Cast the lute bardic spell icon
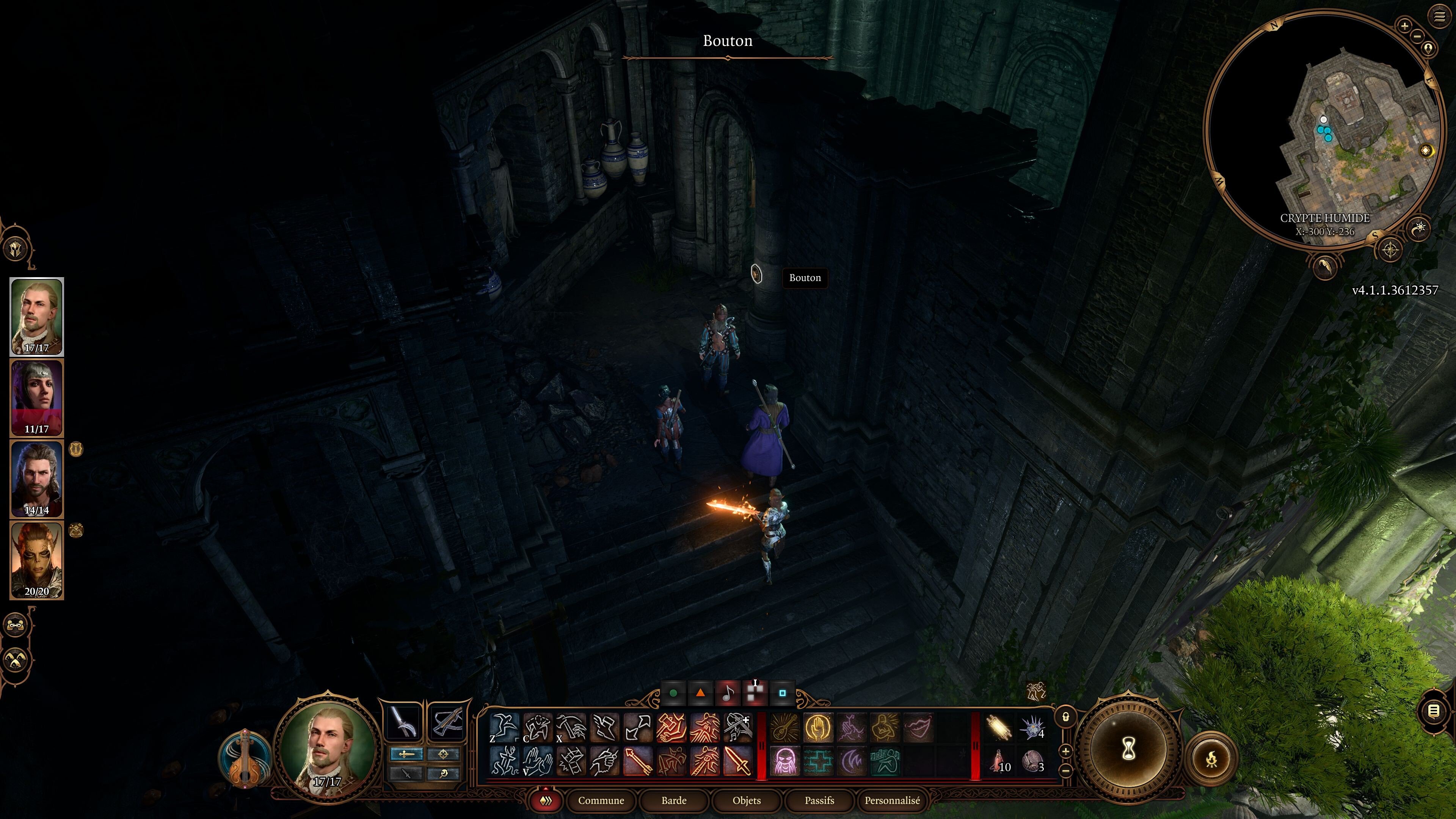1456x819 pixels. (x=784, y=728)
